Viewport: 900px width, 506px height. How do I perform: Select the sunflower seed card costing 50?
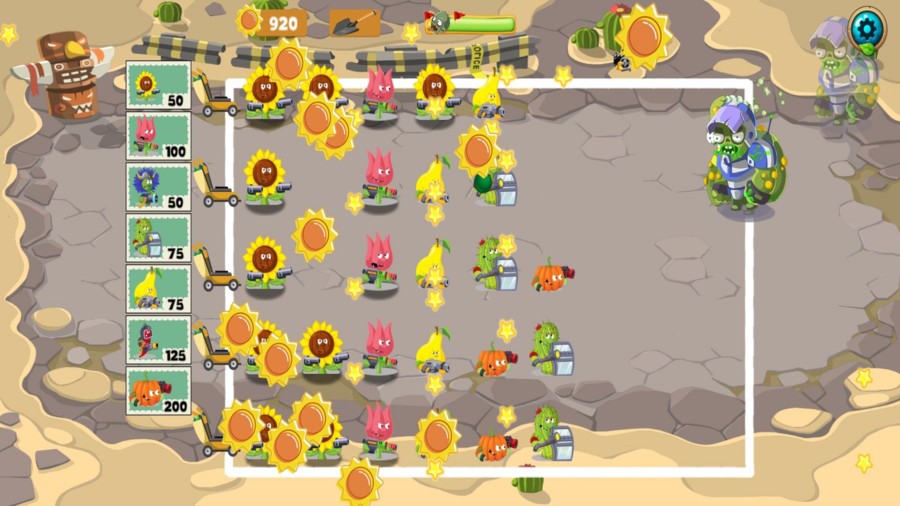pos(158,85)
